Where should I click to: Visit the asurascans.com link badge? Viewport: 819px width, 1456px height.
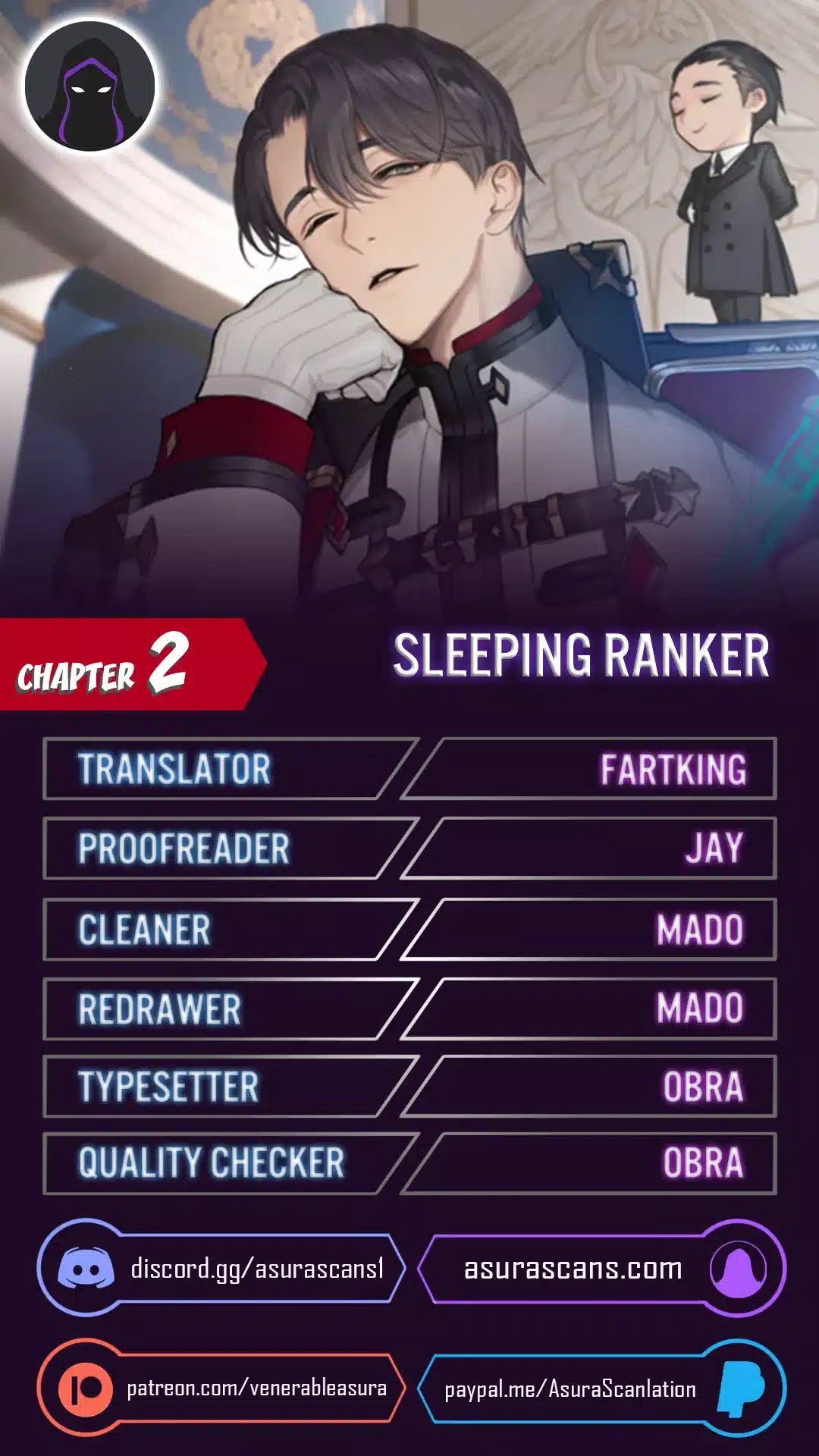(601, 1269)
